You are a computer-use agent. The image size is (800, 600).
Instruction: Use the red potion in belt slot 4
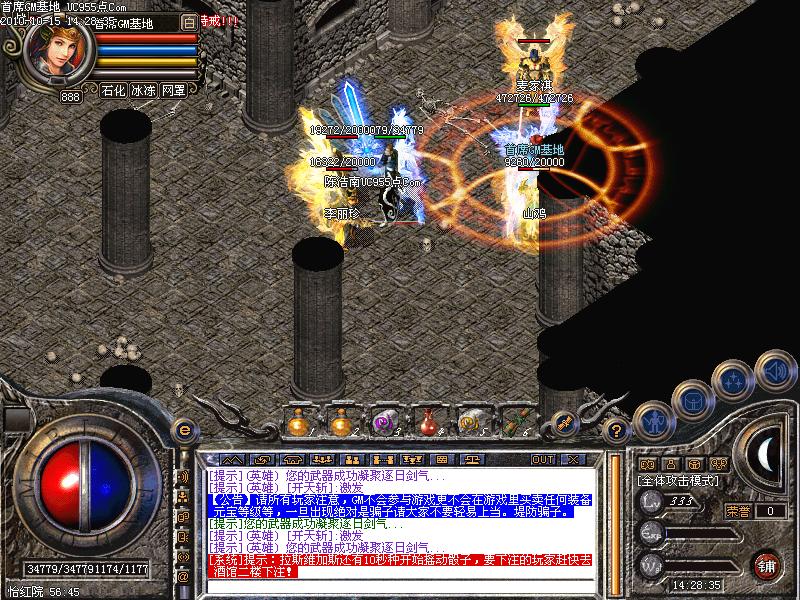[427, 422]
